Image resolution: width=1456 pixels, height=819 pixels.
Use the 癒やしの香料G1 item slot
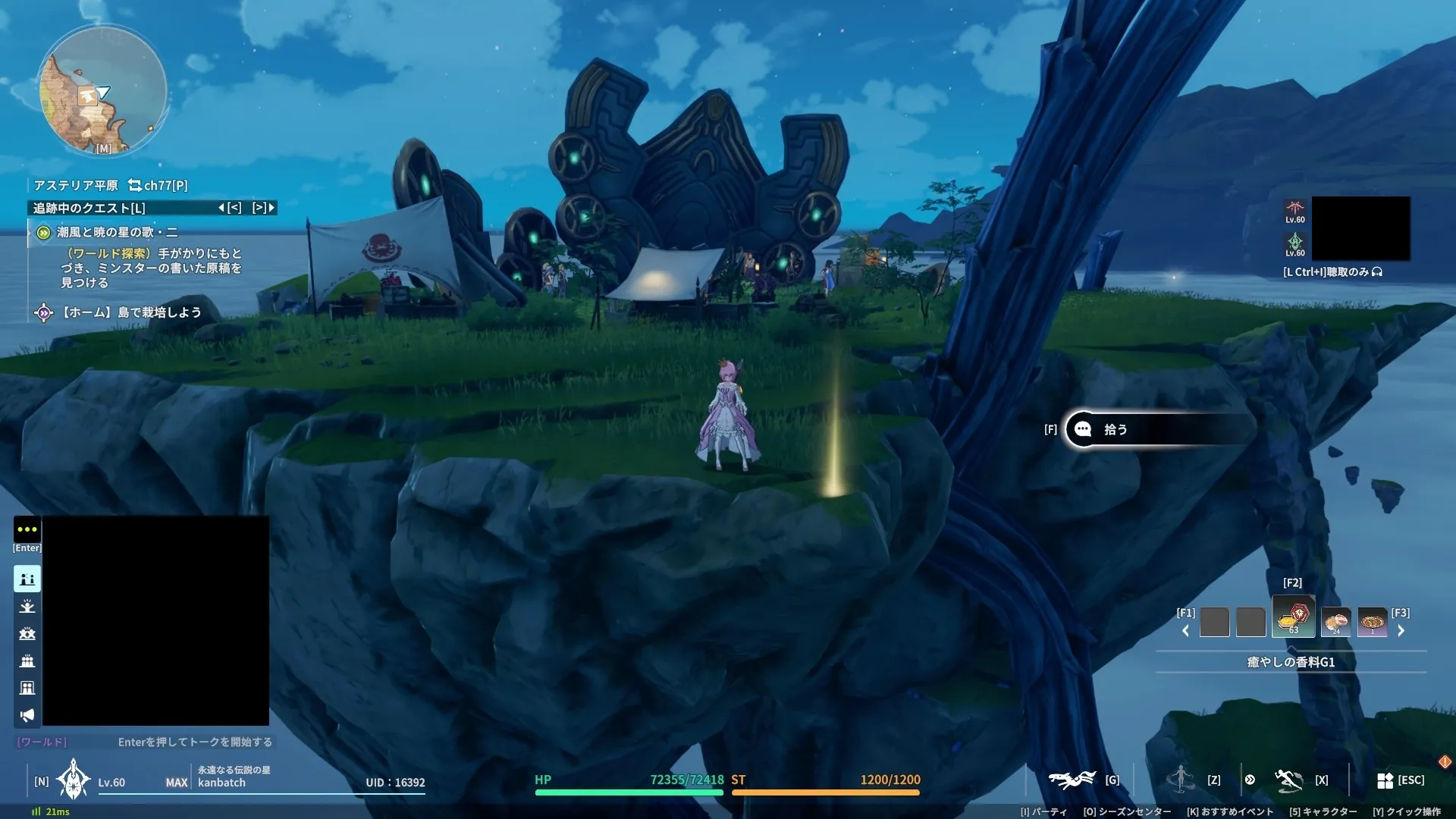click(1293, 617)
